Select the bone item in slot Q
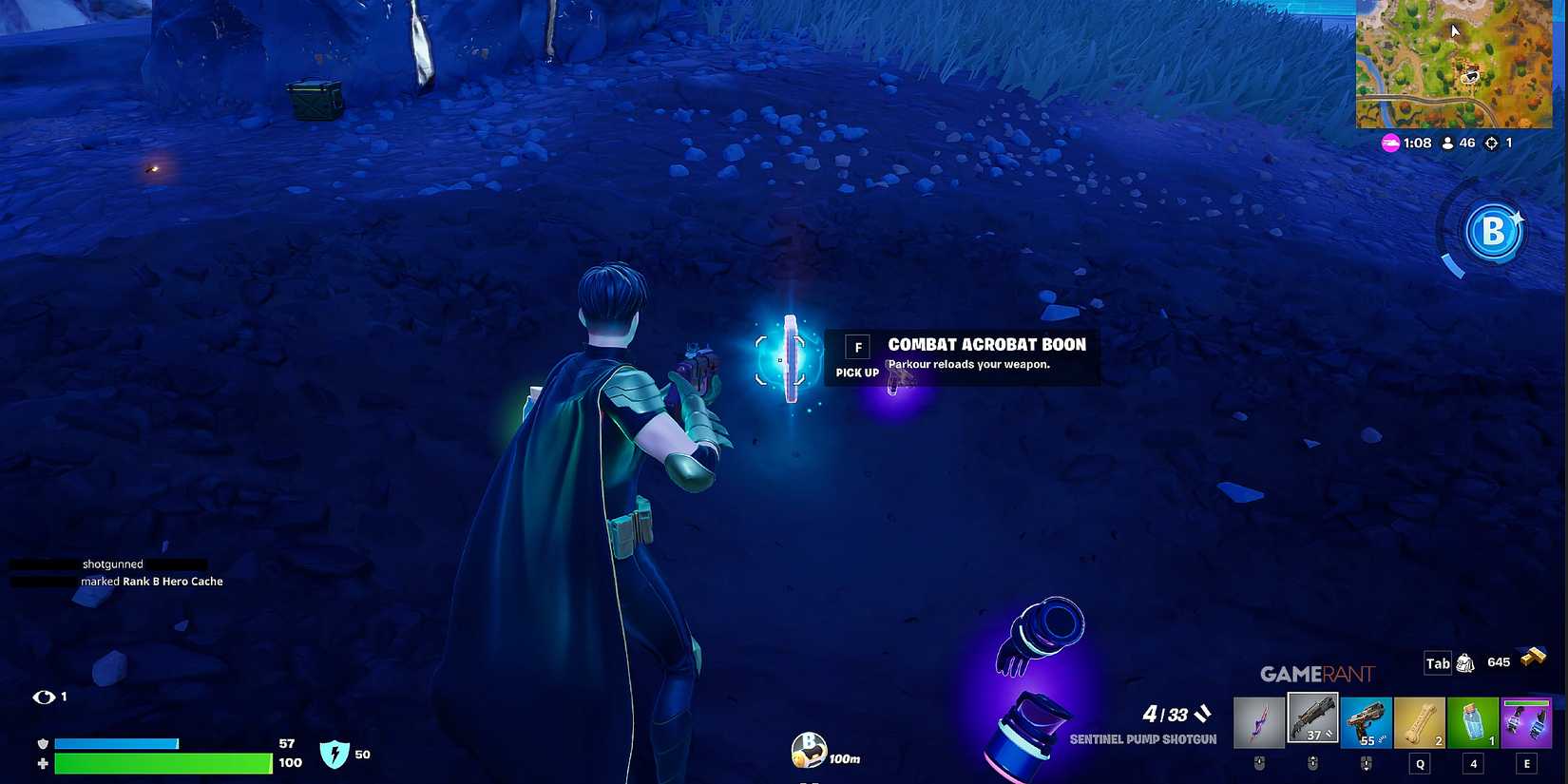Image resolution: width=1568 pixels, height=784 pixels. (1420, 719)
